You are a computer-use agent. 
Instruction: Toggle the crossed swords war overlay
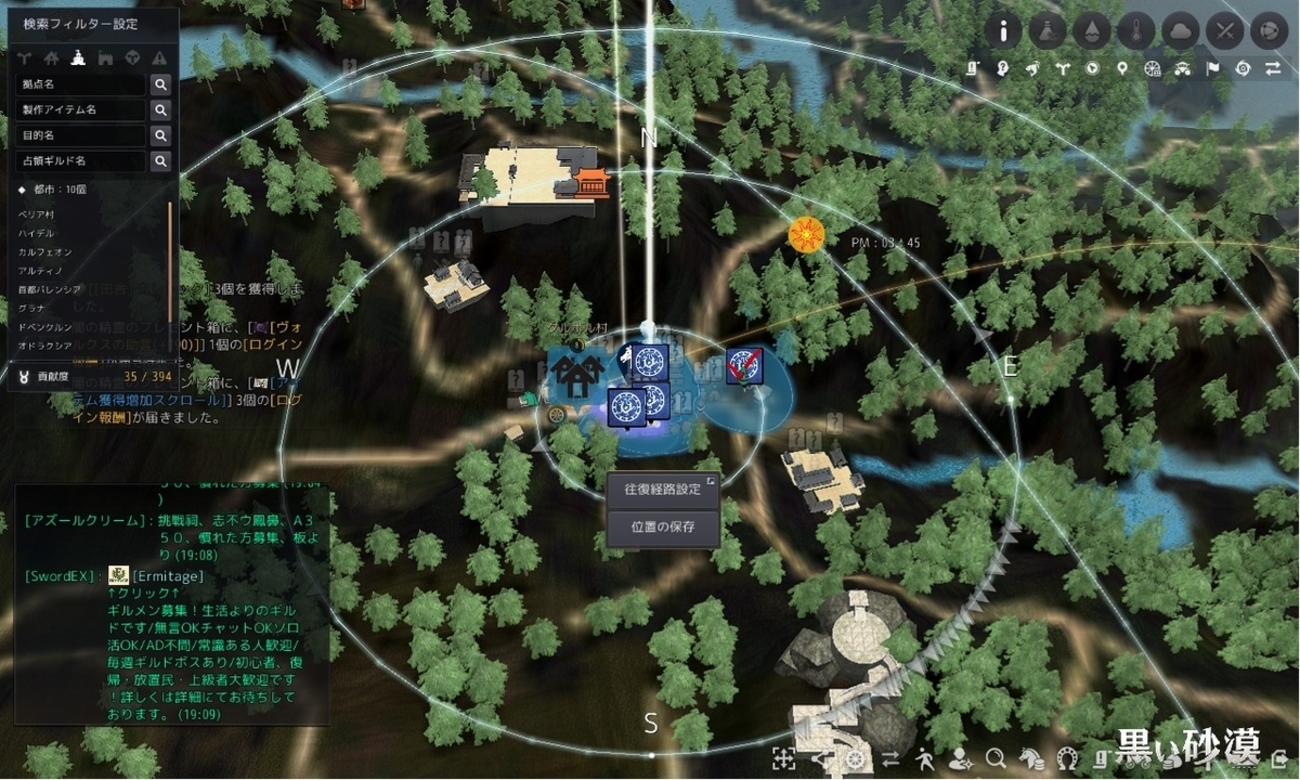point(1225,31)
